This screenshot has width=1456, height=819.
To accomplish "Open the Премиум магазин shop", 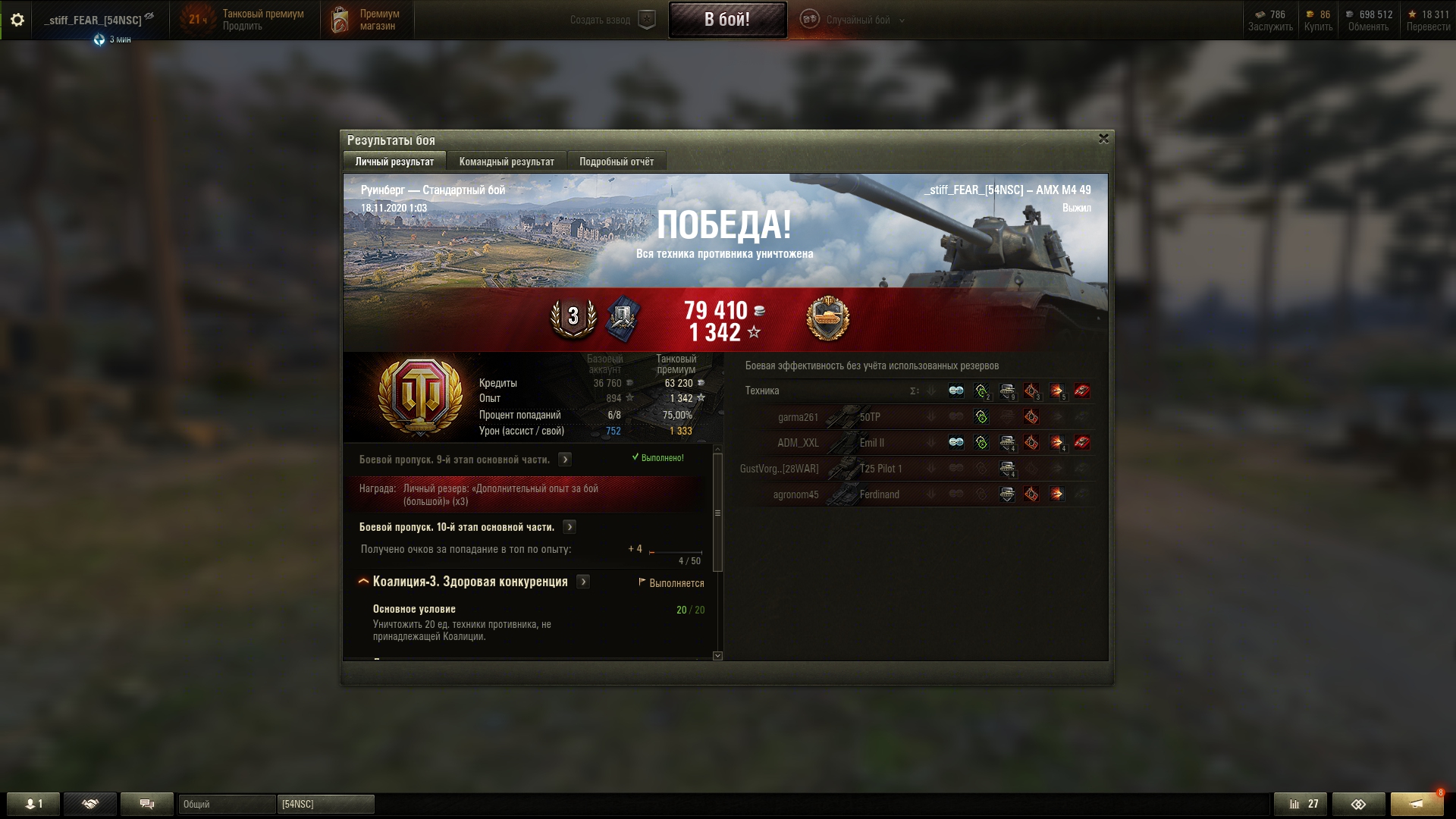I will tap(368, 20).
